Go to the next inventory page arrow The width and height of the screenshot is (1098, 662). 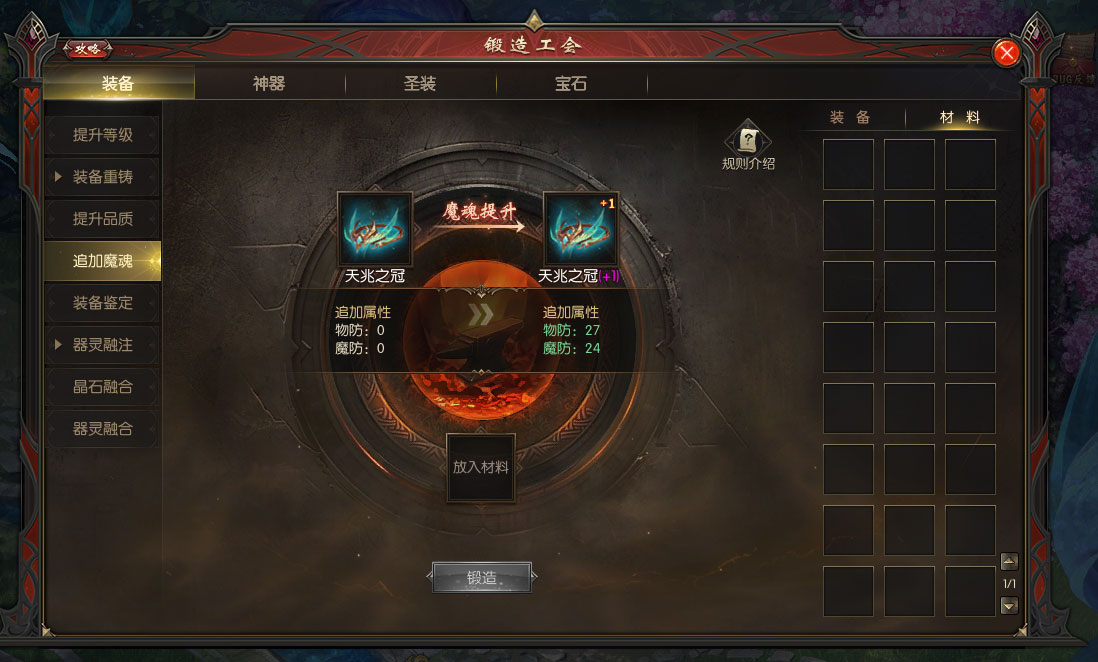(x=1009, y=604)
